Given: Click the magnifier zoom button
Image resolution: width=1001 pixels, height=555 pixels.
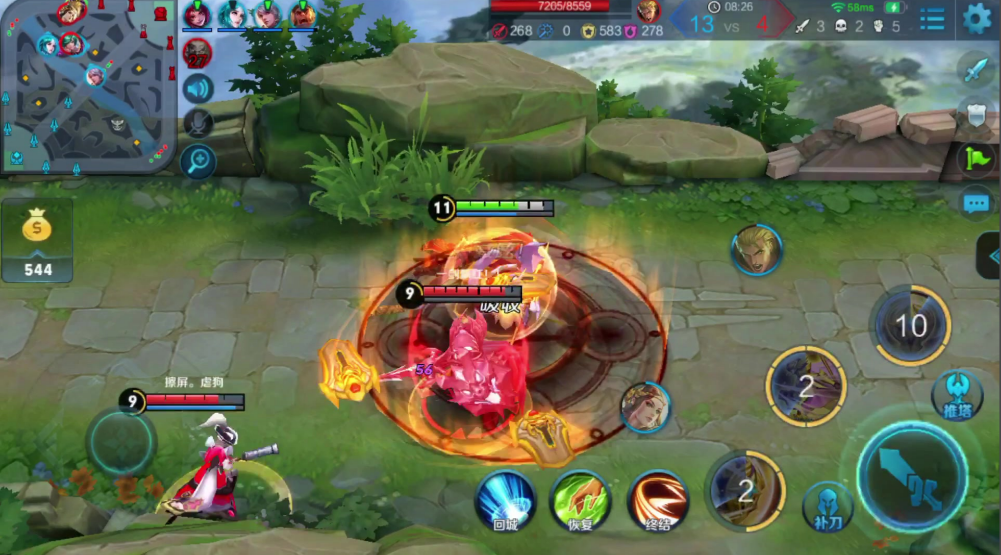Looking at the screenshot, I should pyautogui.click(x=198, y=160).
